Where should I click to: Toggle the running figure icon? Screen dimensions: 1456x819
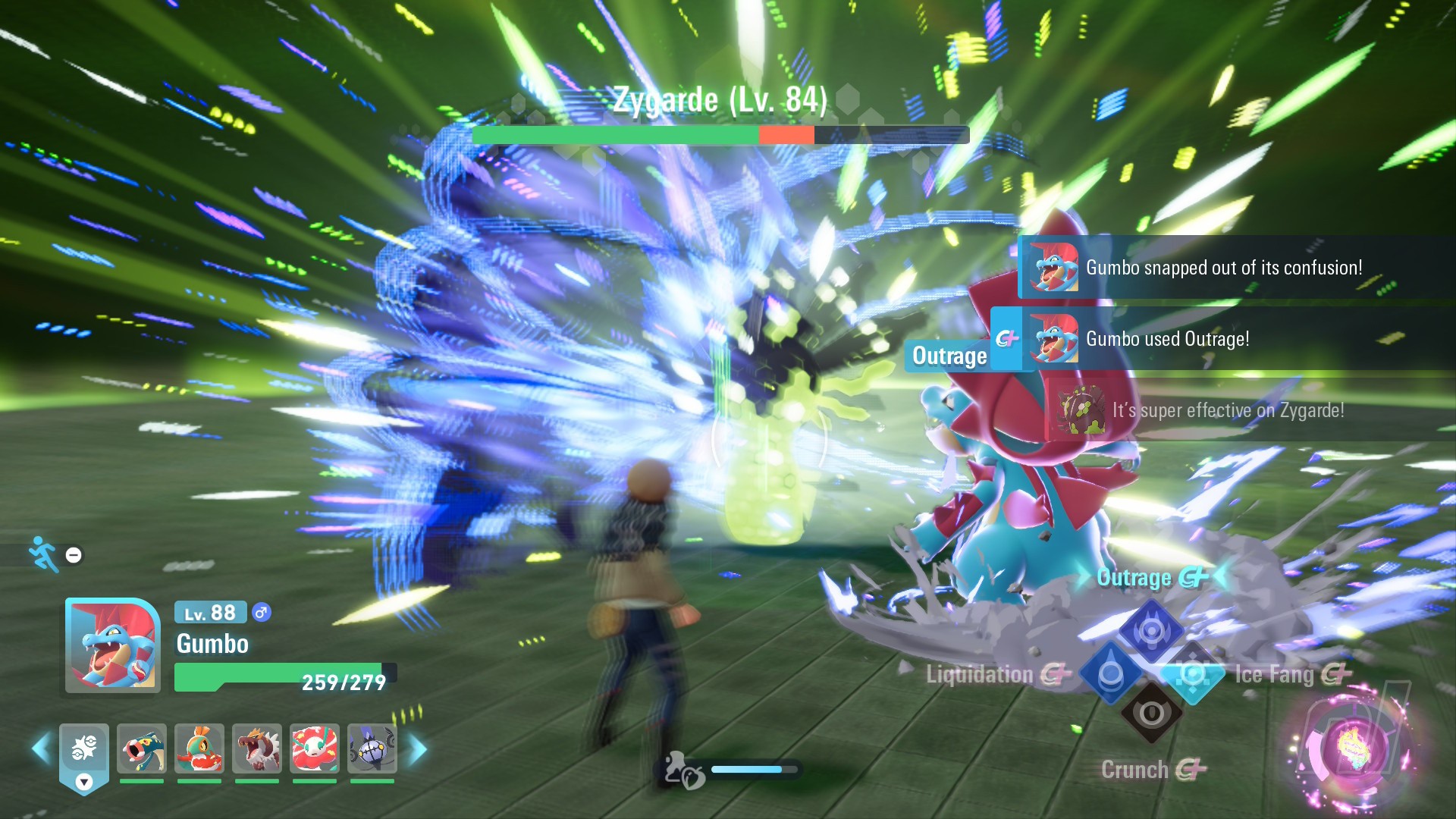(x=44, y=554)
